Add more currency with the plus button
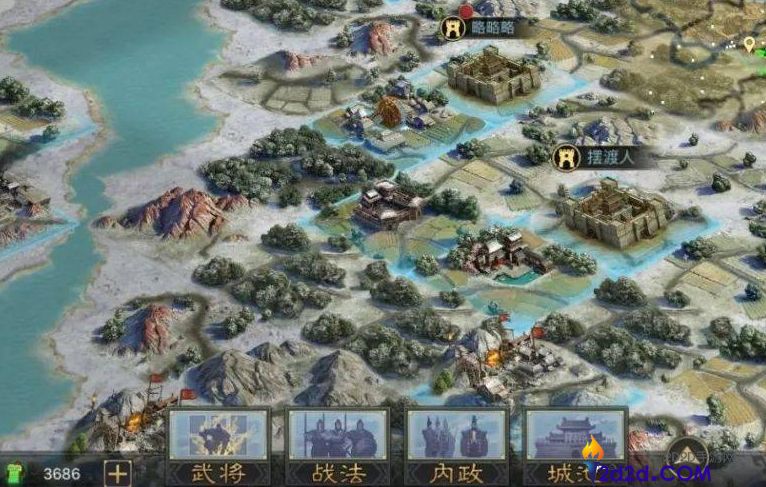This screenshot has width=766, height=487. click(x=118, y=473)
